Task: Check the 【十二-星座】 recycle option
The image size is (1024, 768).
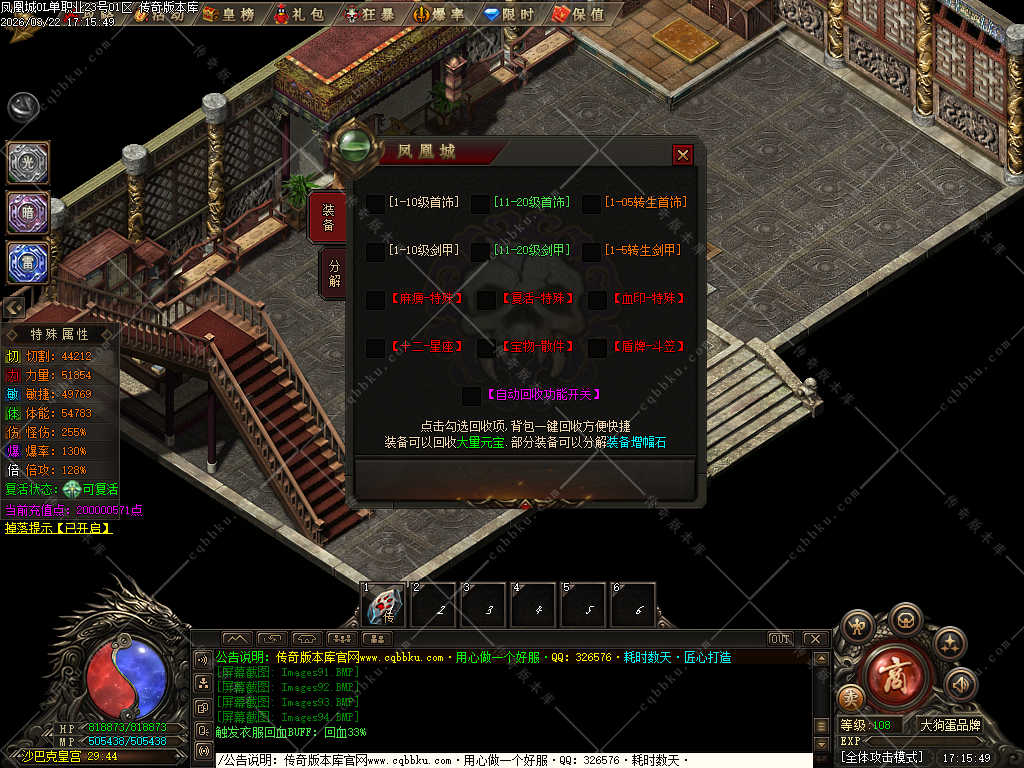Action: 375,347
